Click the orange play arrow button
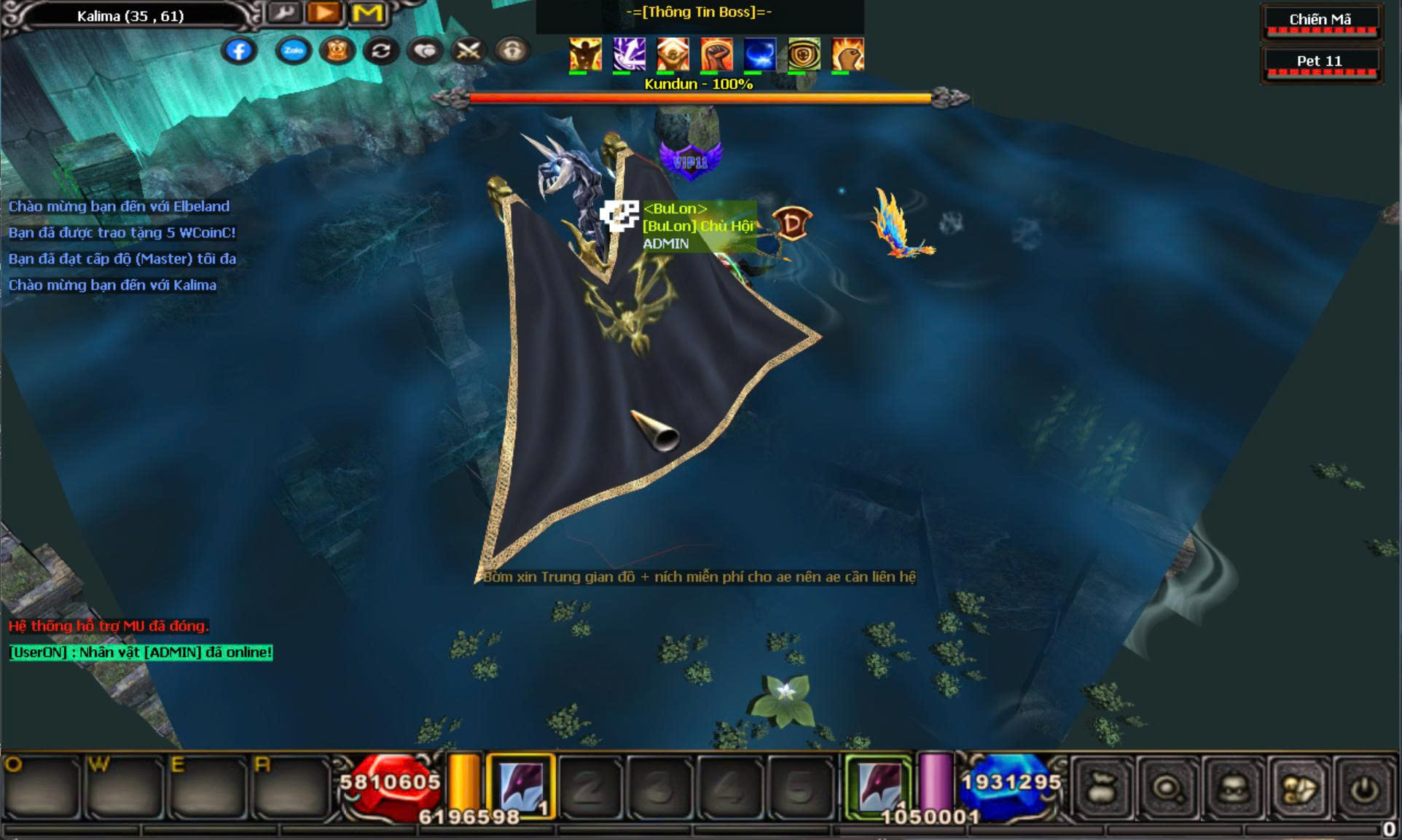Image resolution: width=1402 pixels, height=840 pixels. 325,12
